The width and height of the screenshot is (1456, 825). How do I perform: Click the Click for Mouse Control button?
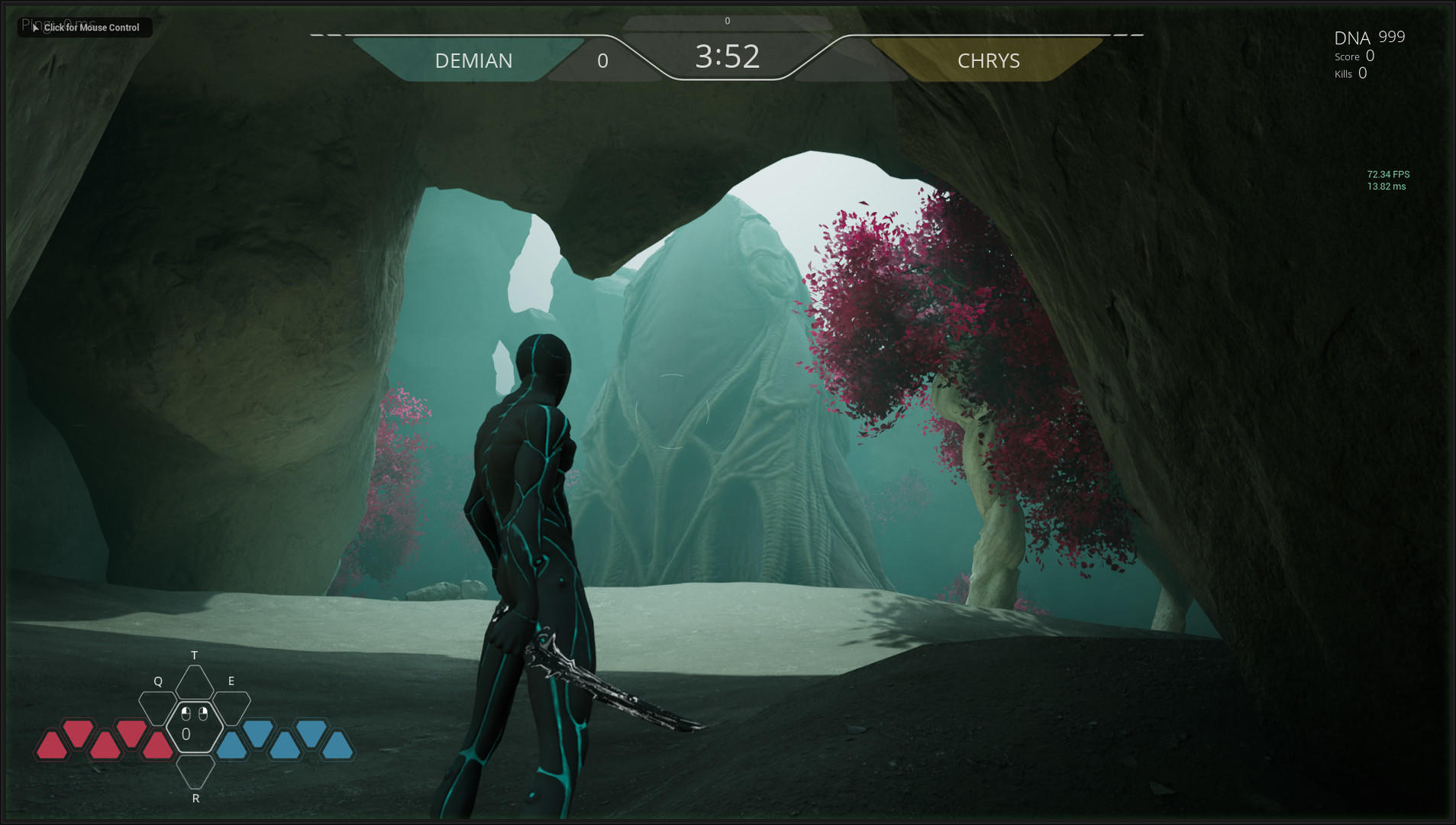tap(84, 27)
